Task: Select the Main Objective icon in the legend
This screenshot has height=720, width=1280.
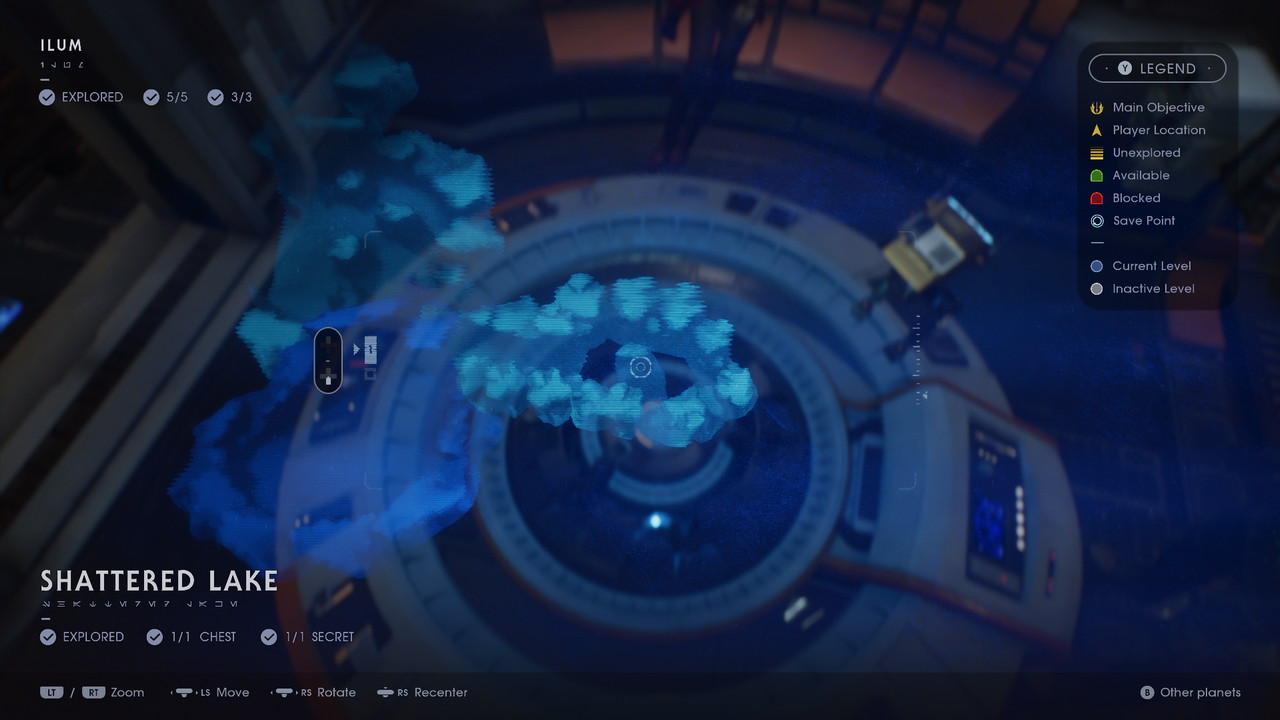Action: [x=1097, y=107]
